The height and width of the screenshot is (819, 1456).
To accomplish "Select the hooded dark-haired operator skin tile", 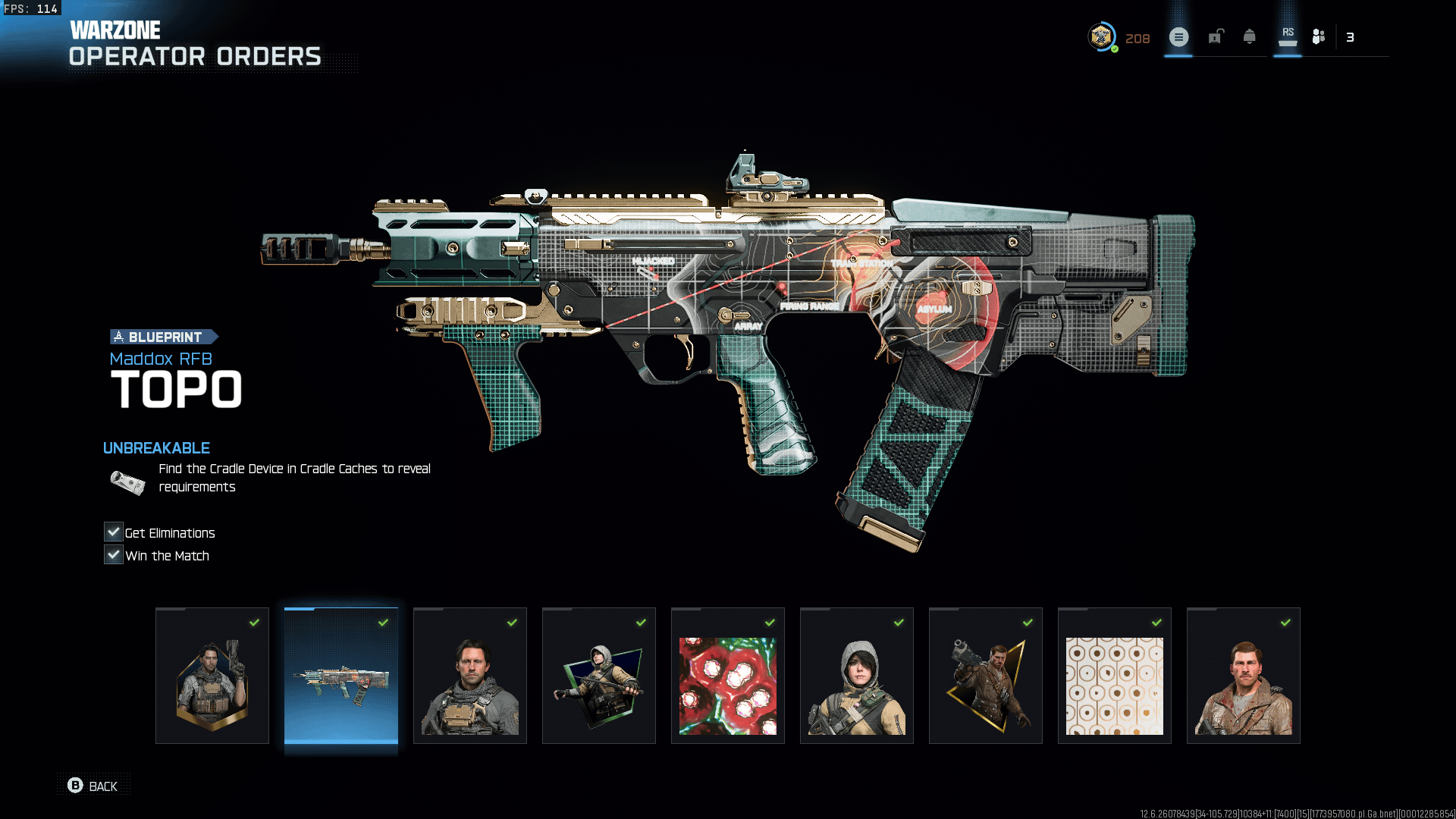I will point(857,675).
